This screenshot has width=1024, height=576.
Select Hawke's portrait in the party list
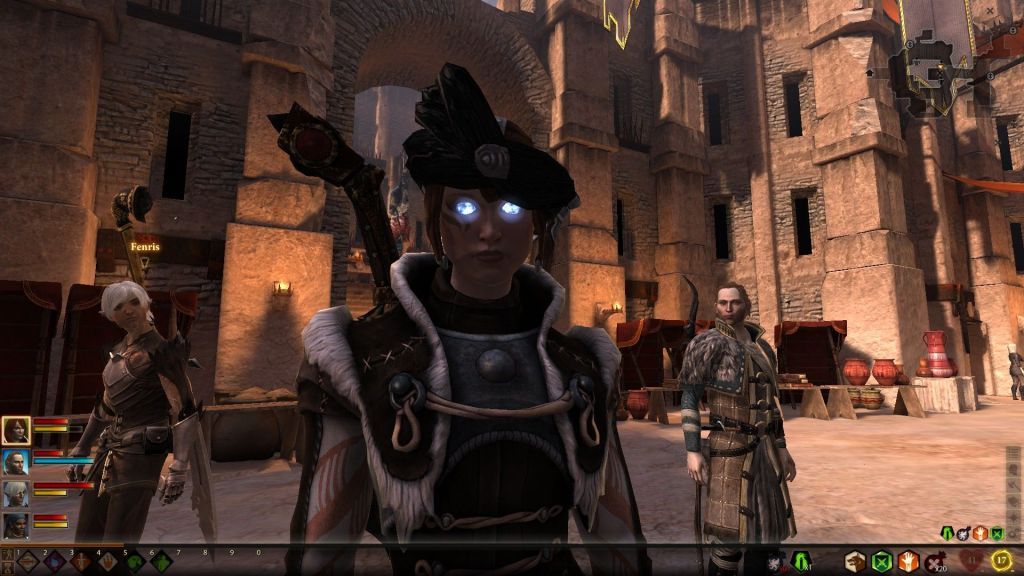coord(16,431)
